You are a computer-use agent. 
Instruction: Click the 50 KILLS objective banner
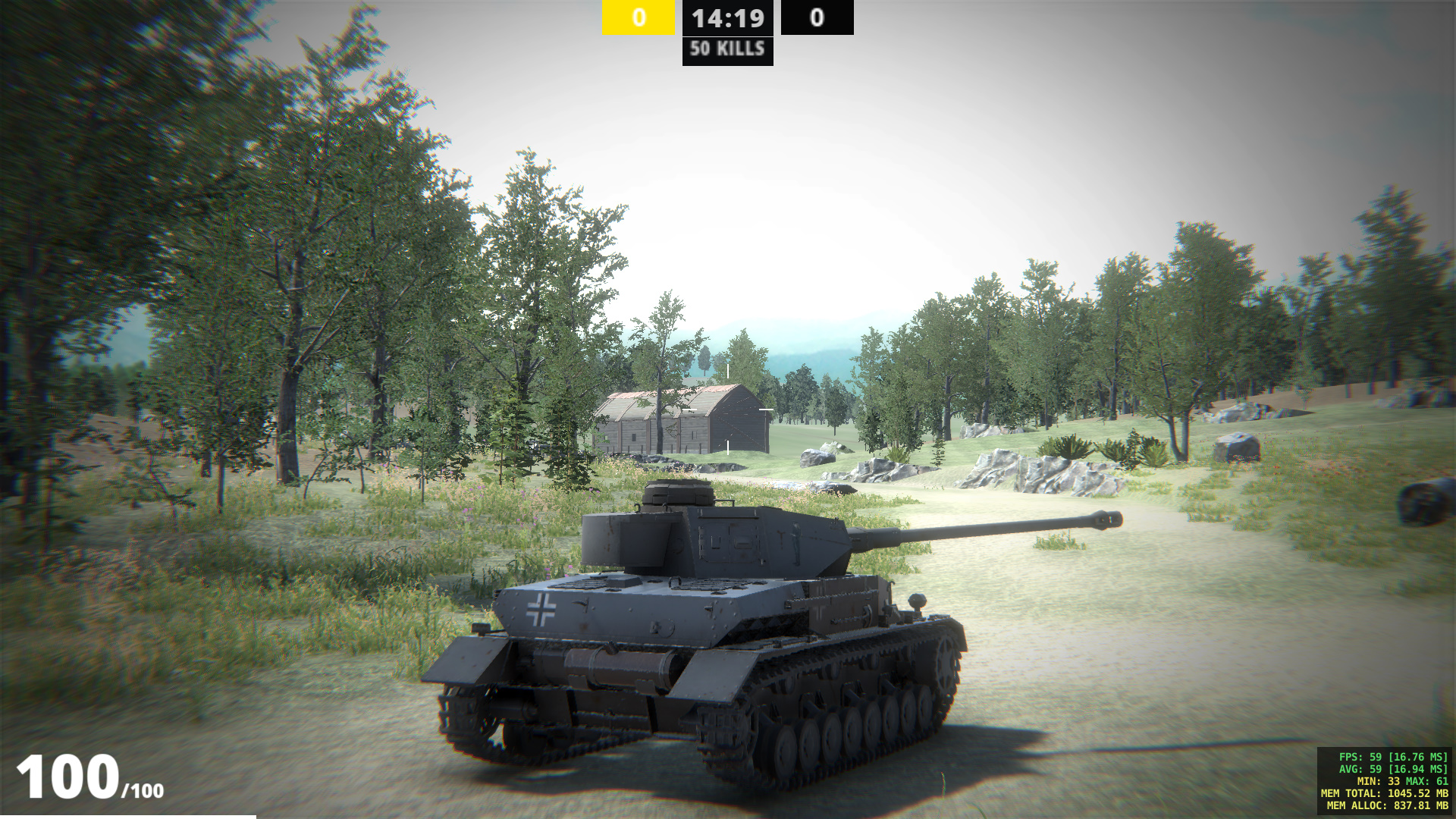point(726,52)
